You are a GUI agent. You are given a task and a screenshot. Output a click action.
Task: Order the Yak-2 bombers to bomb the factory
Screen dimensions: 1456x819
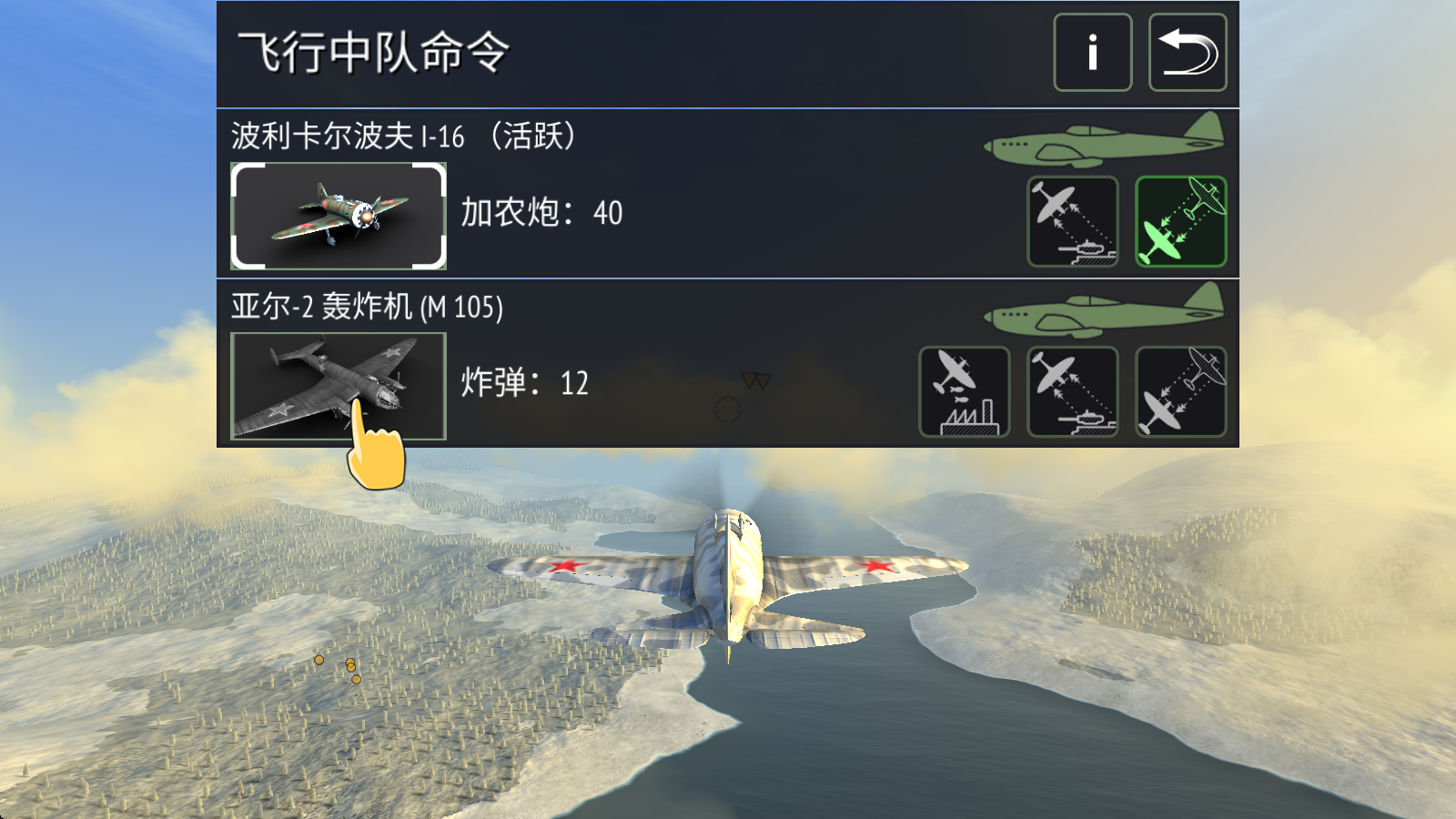(964, 391)
